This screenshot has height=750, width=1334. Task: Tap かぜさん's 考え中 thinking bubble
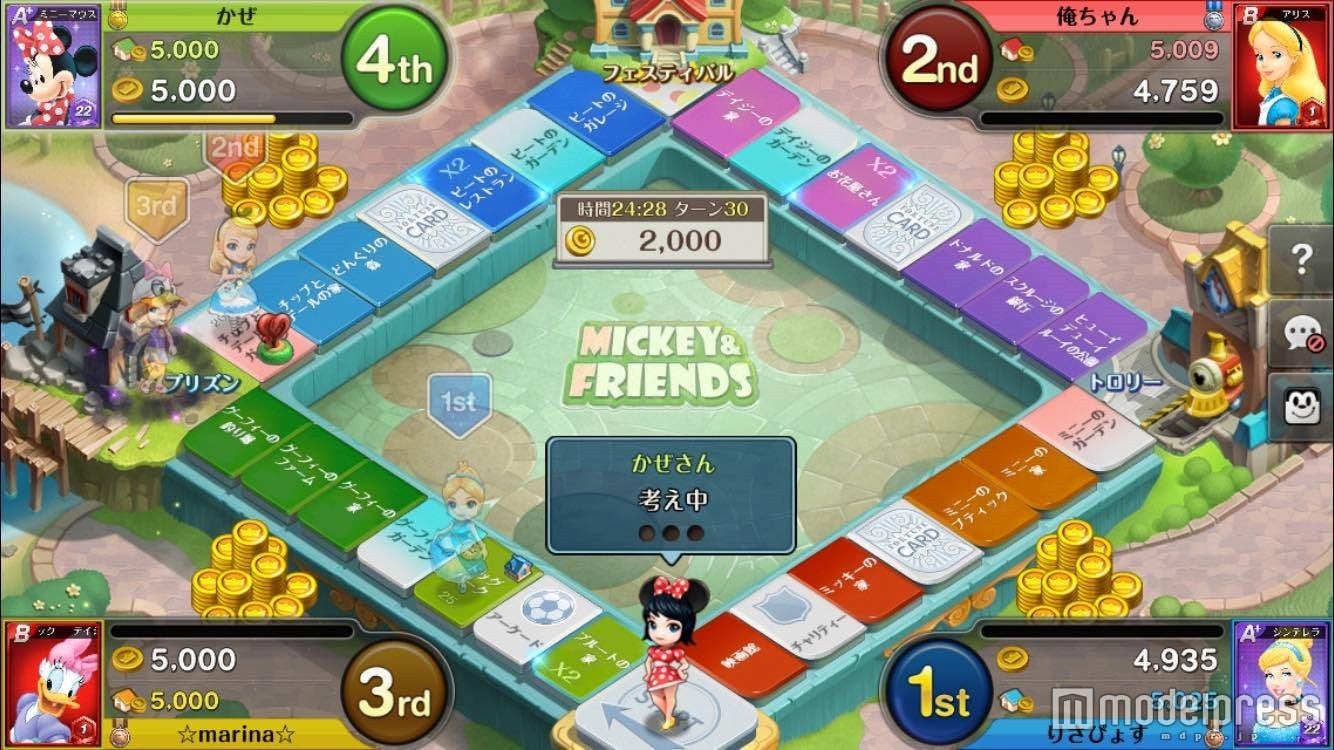669,493
